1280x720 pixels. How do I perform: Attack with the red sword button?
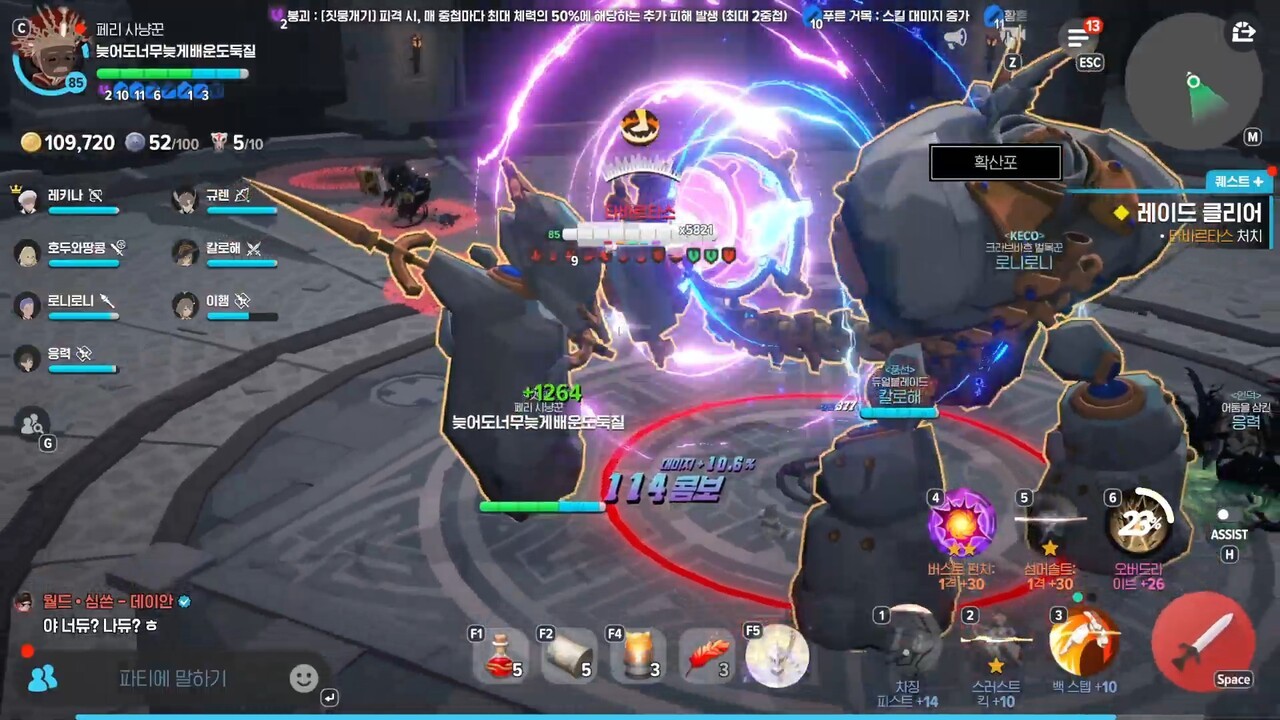1203,641
